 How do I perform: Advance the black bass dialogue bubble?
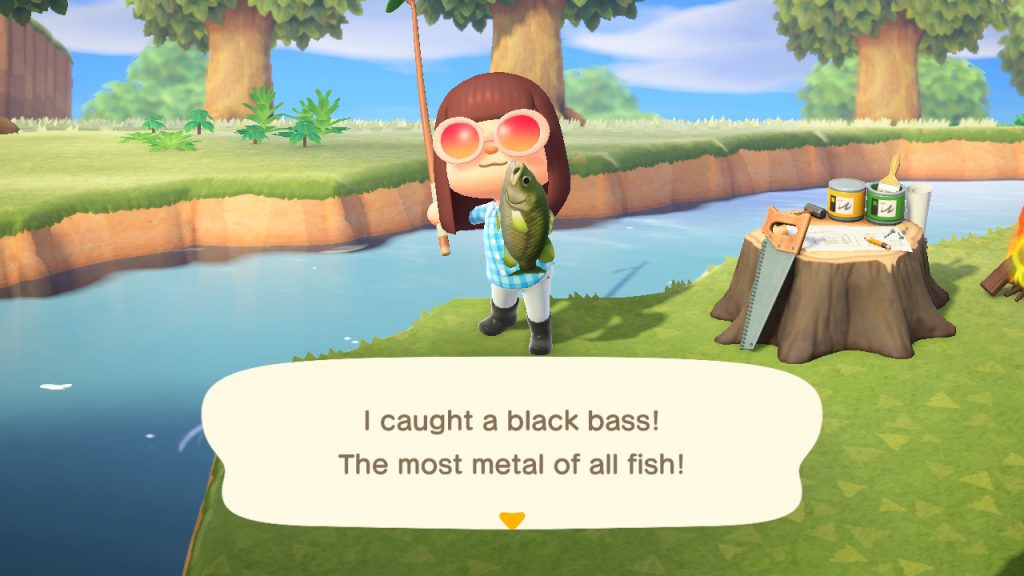511,443
